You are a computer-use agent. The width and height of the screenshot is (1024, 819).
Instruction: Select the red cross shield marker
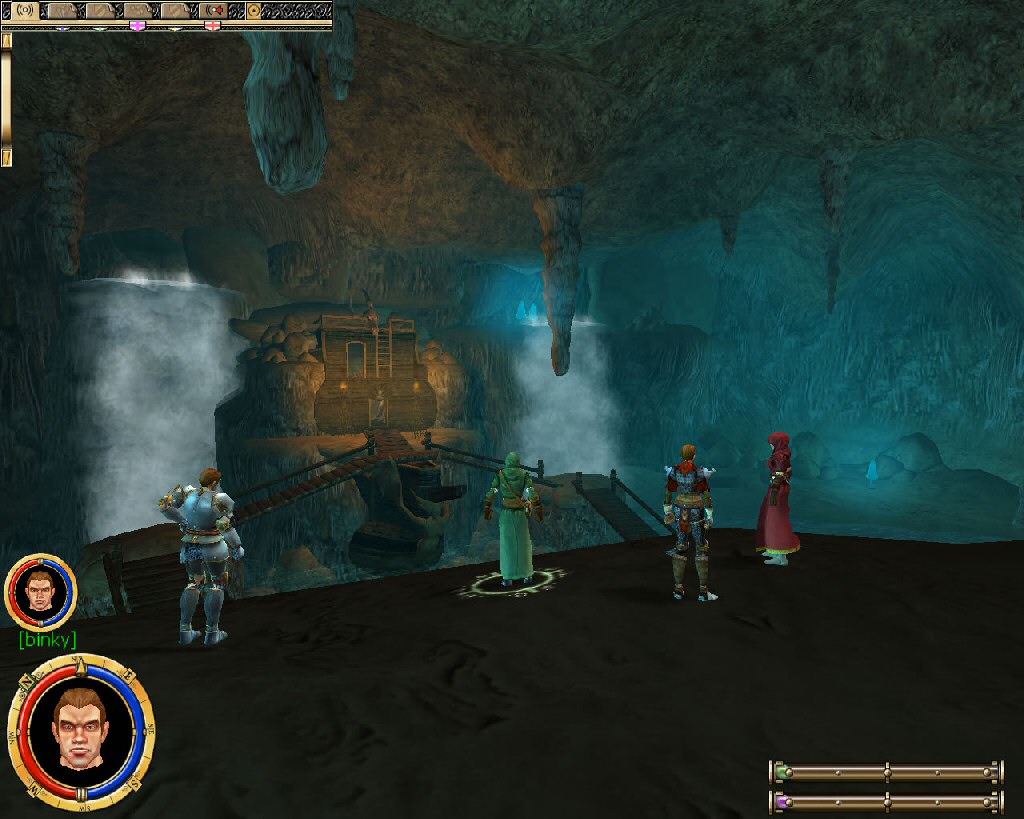[x=213, y=26]
